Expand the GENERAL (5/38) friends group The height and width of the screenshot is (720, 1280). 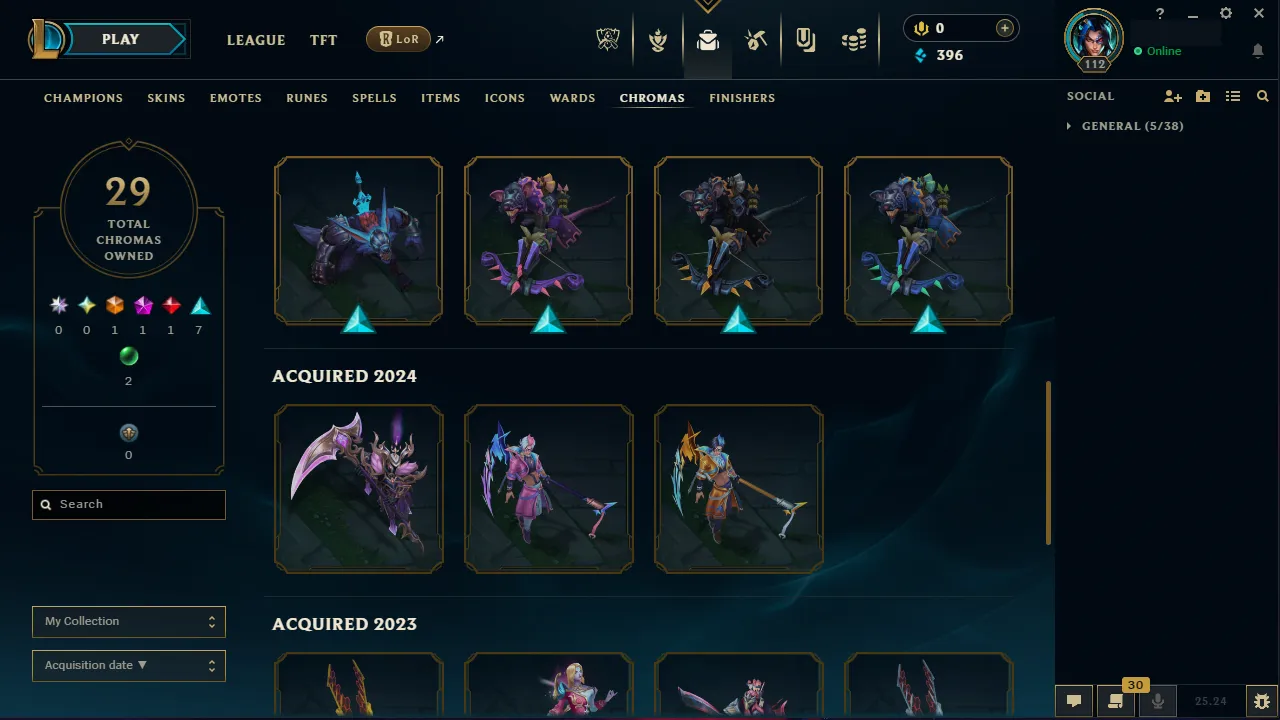1125,126
